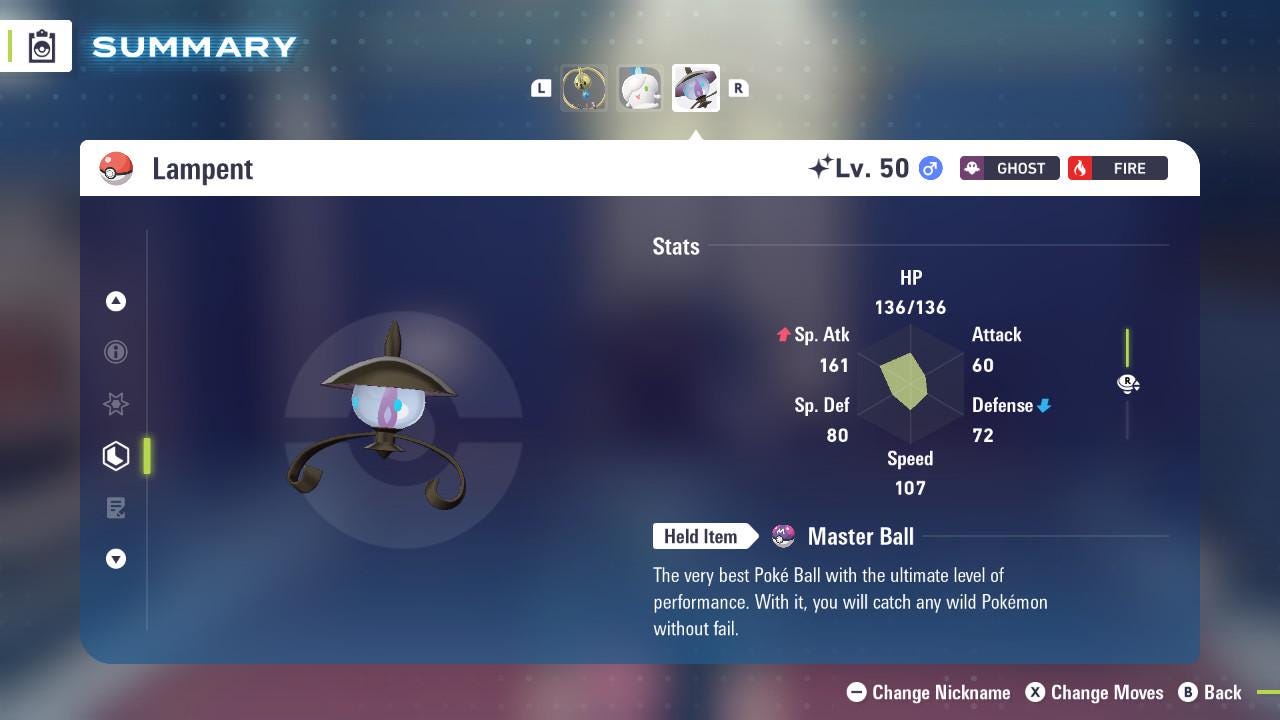Click the R-stick indicator on the right edge
Viewport: 1280px width, 720px height.
coord(1128,383)
